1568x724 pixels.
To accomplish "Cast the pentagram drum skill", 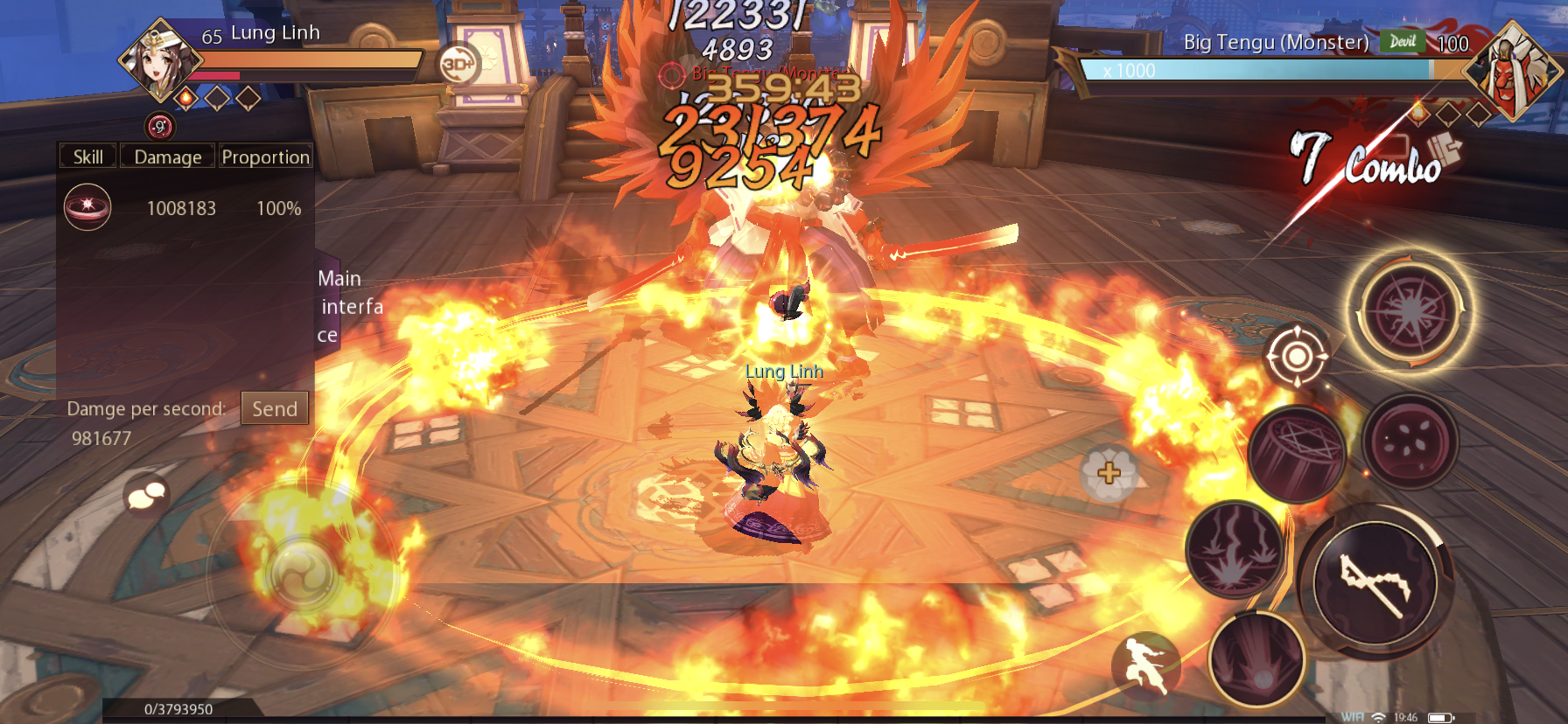I will (x=1297, y=455).
